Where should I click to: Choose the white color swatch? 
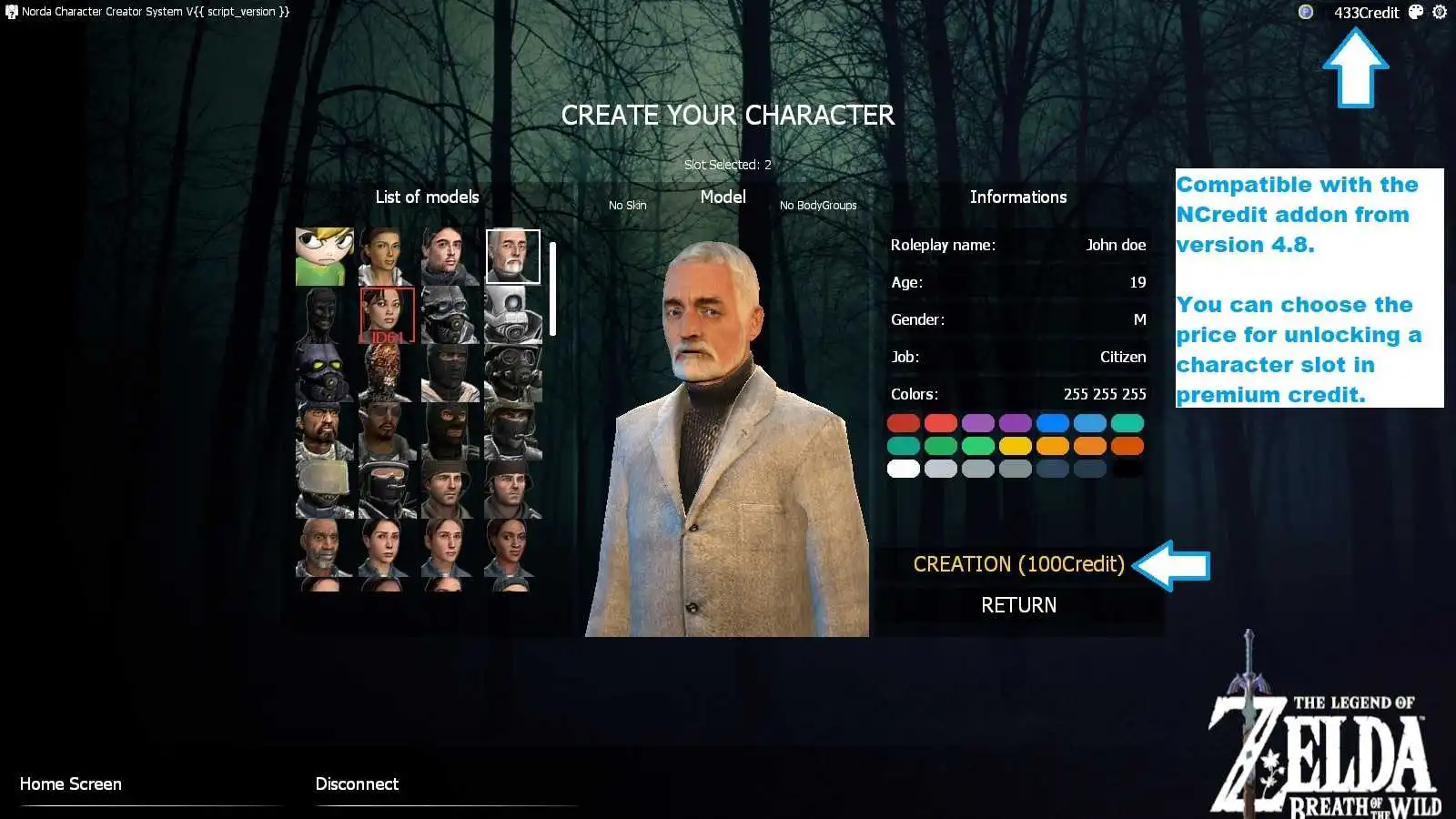pyautogui.click(x=904, y=469)
